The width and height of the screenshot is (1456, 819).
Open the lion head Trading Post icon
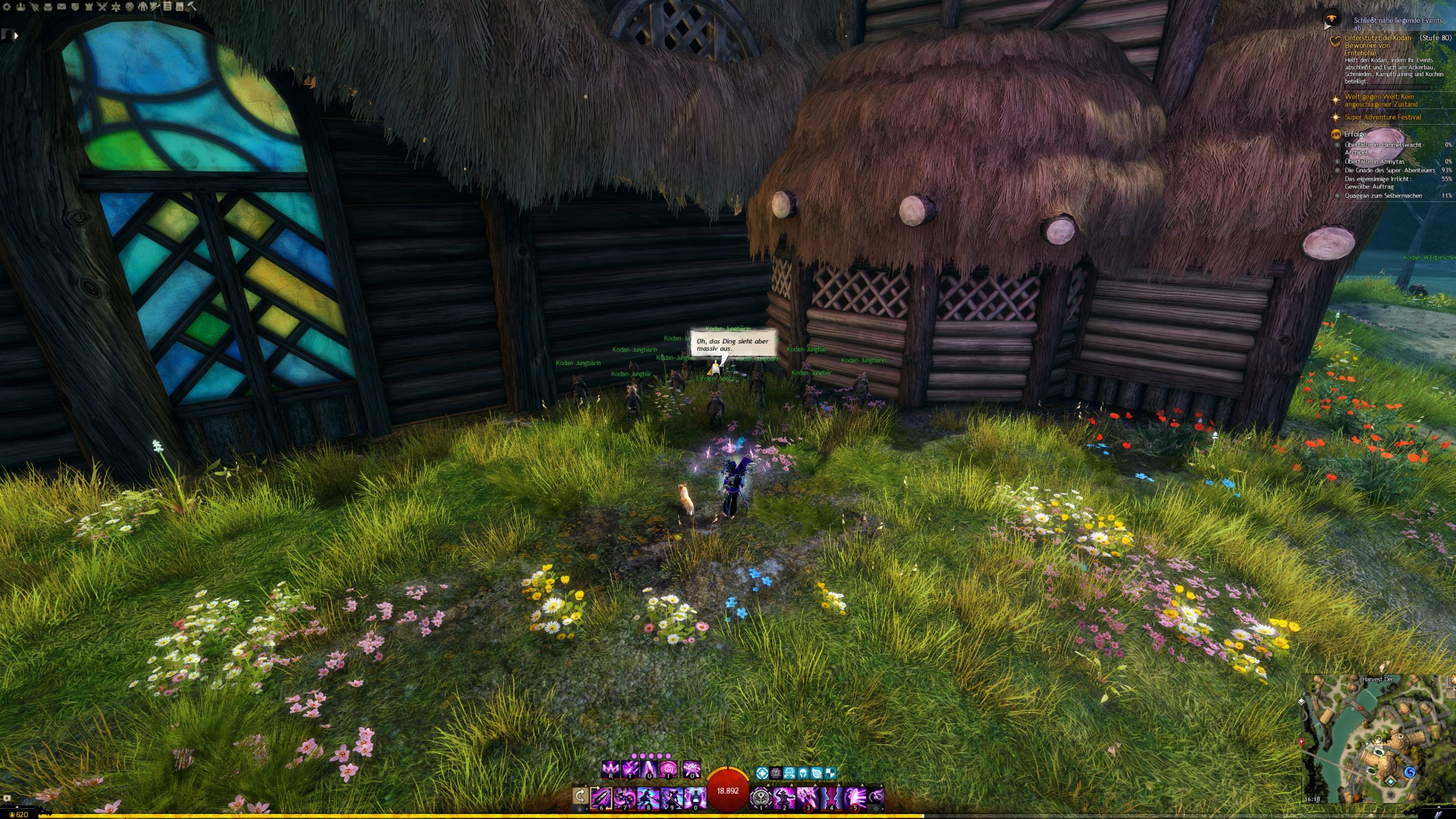[130, 7]
